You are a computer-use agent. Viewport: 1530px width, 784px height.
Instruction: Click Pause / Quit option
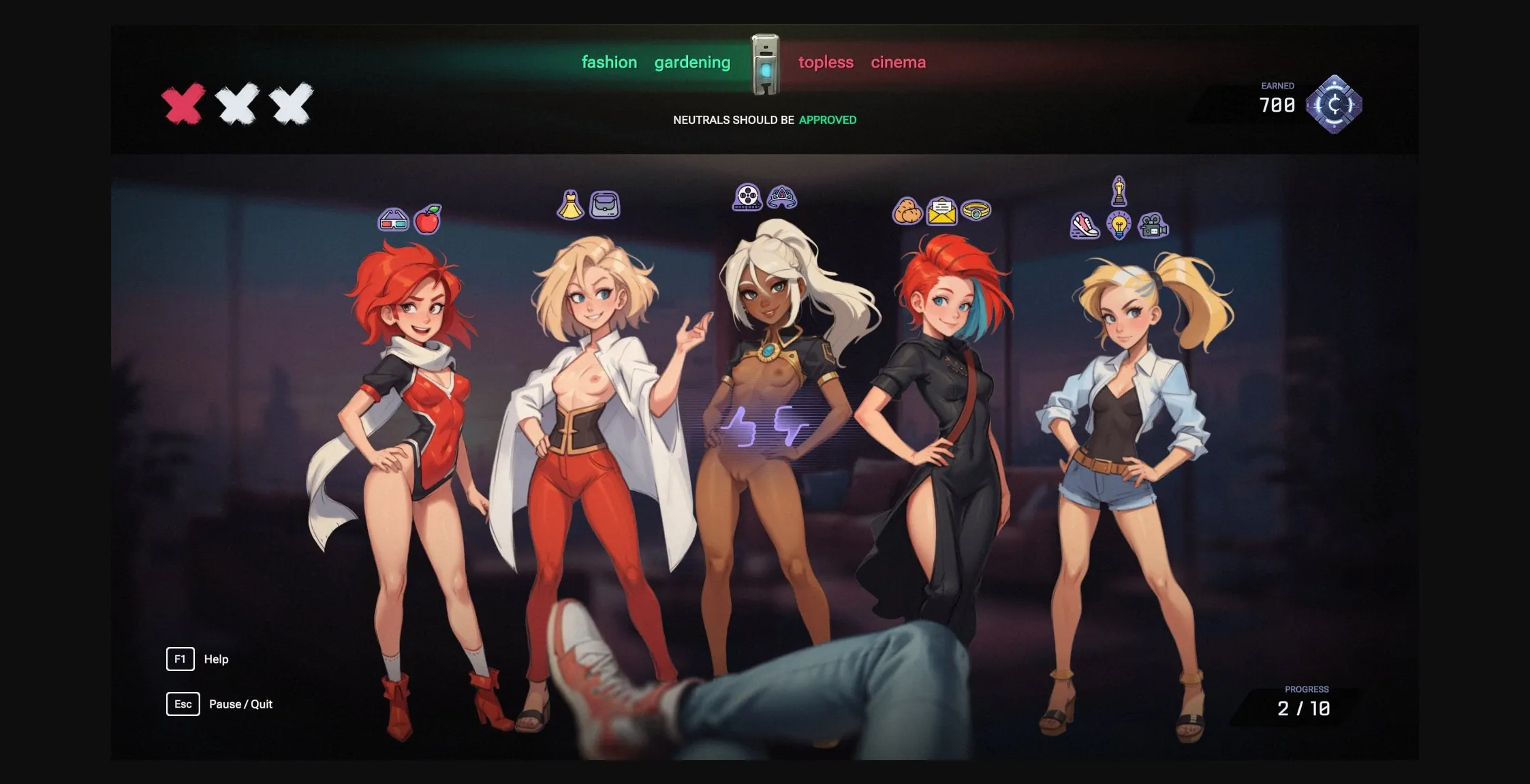tap(241, 704)
